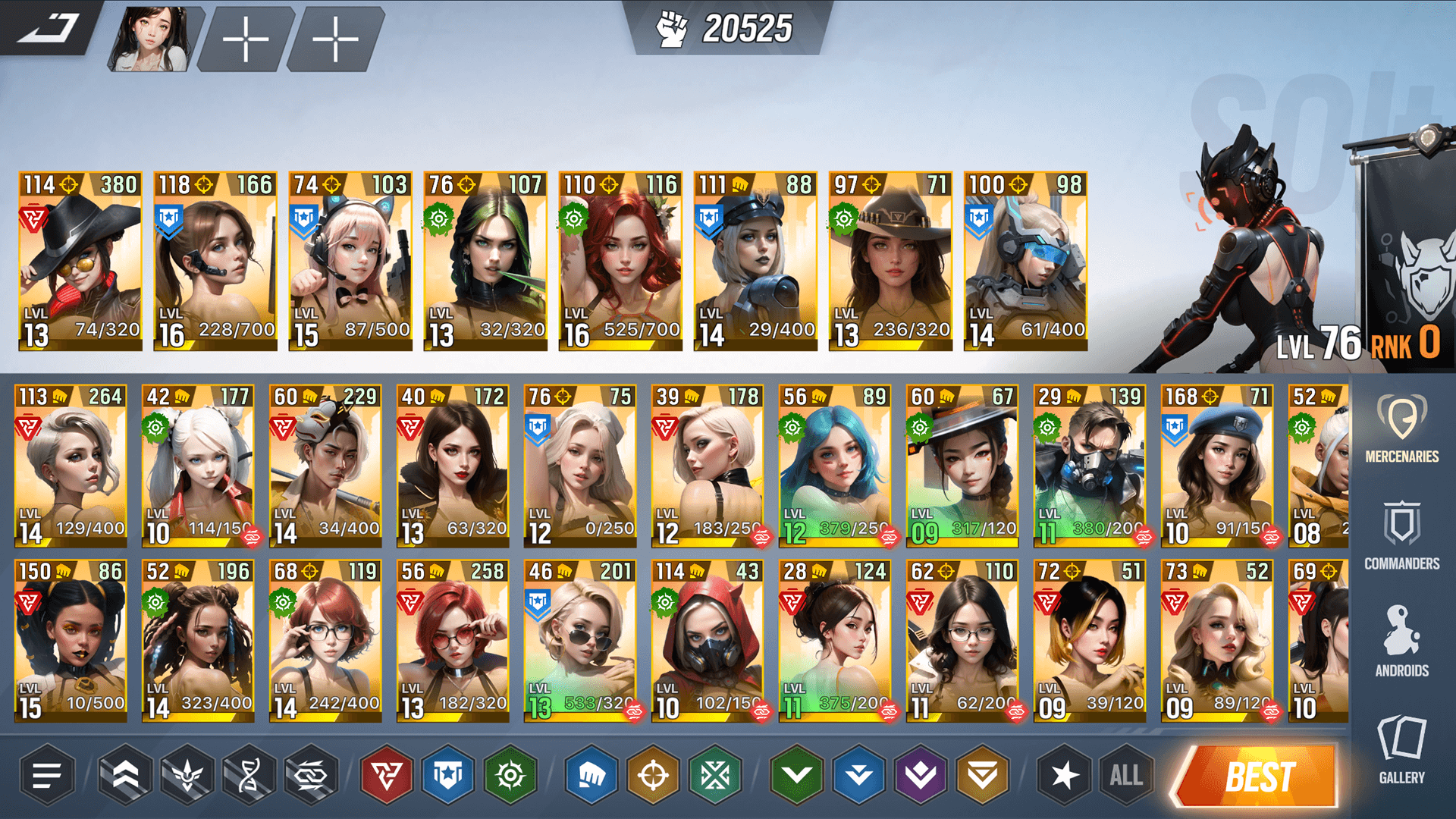The image size is (1456, 819).
Task: Click the back arrow in top-left corner
Action: point(47,30)
